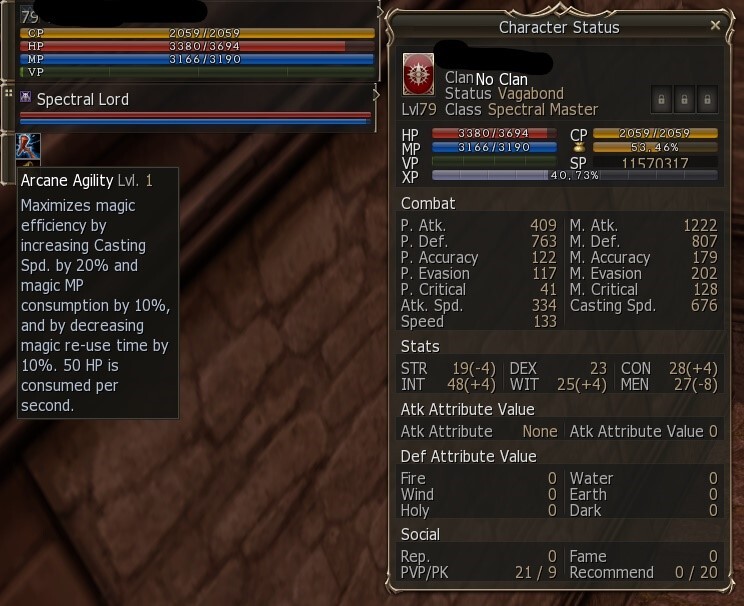Click the red clan crest emblem
The height and width of the screenshot is (606, 744).
click(418, 74)
